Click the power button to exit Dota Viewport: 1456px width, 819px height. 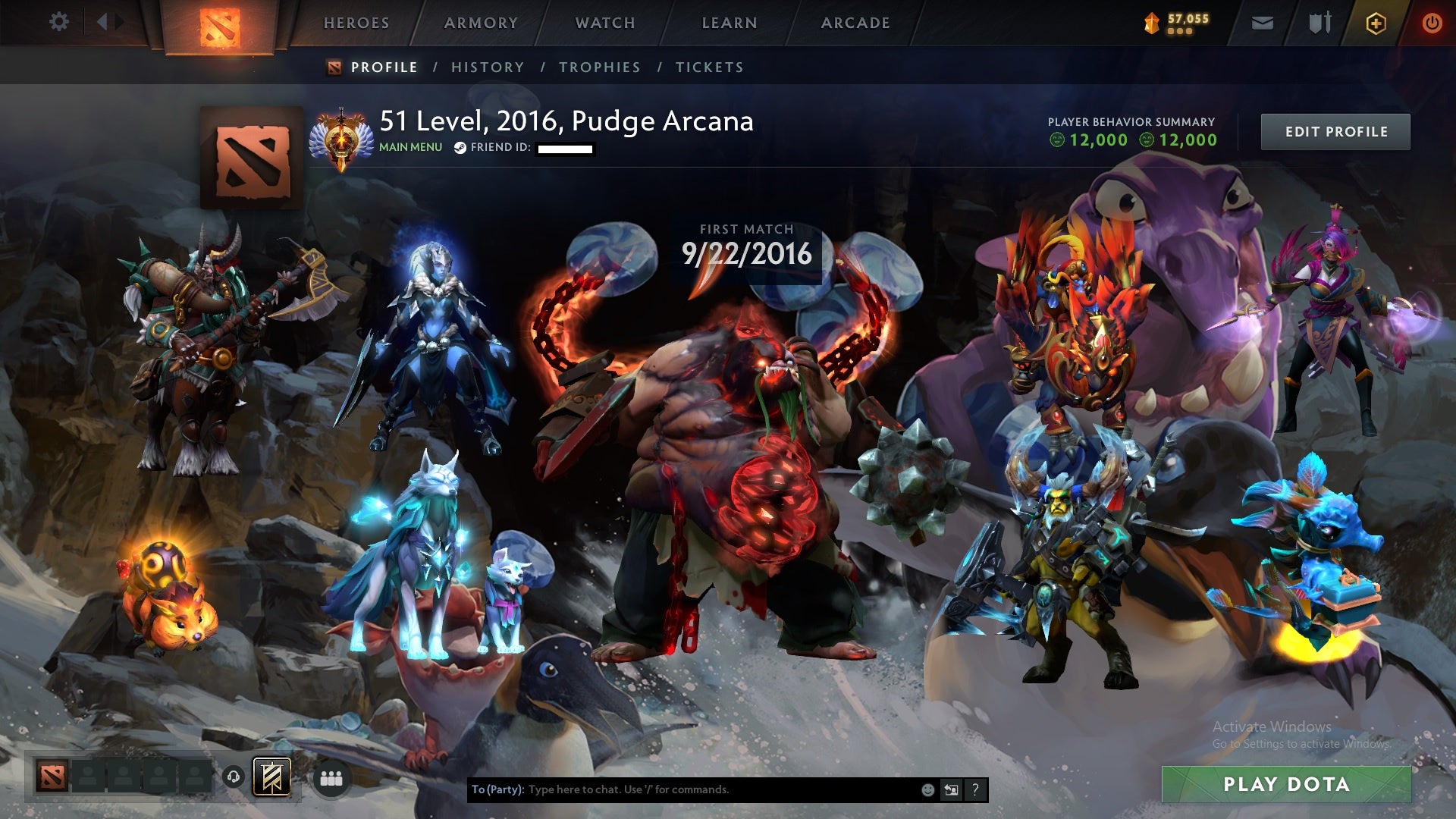[x=1430, y=22]
